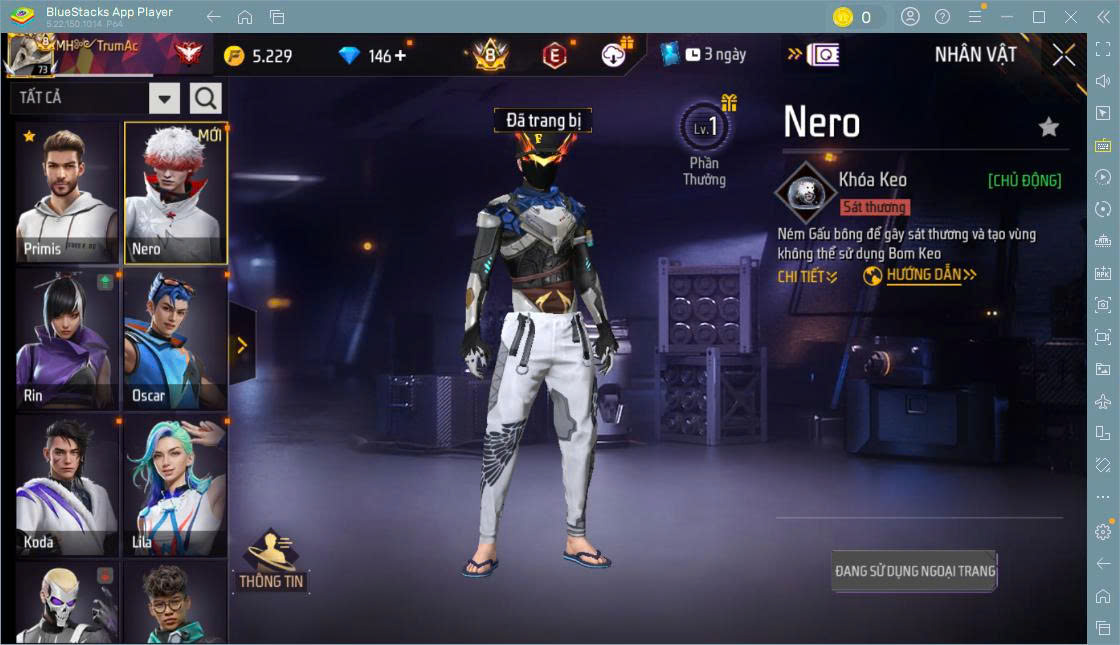This screenshot has height=645, width=1120.
Task: Choose the Rin character card
Action: (x=67, y=338)
